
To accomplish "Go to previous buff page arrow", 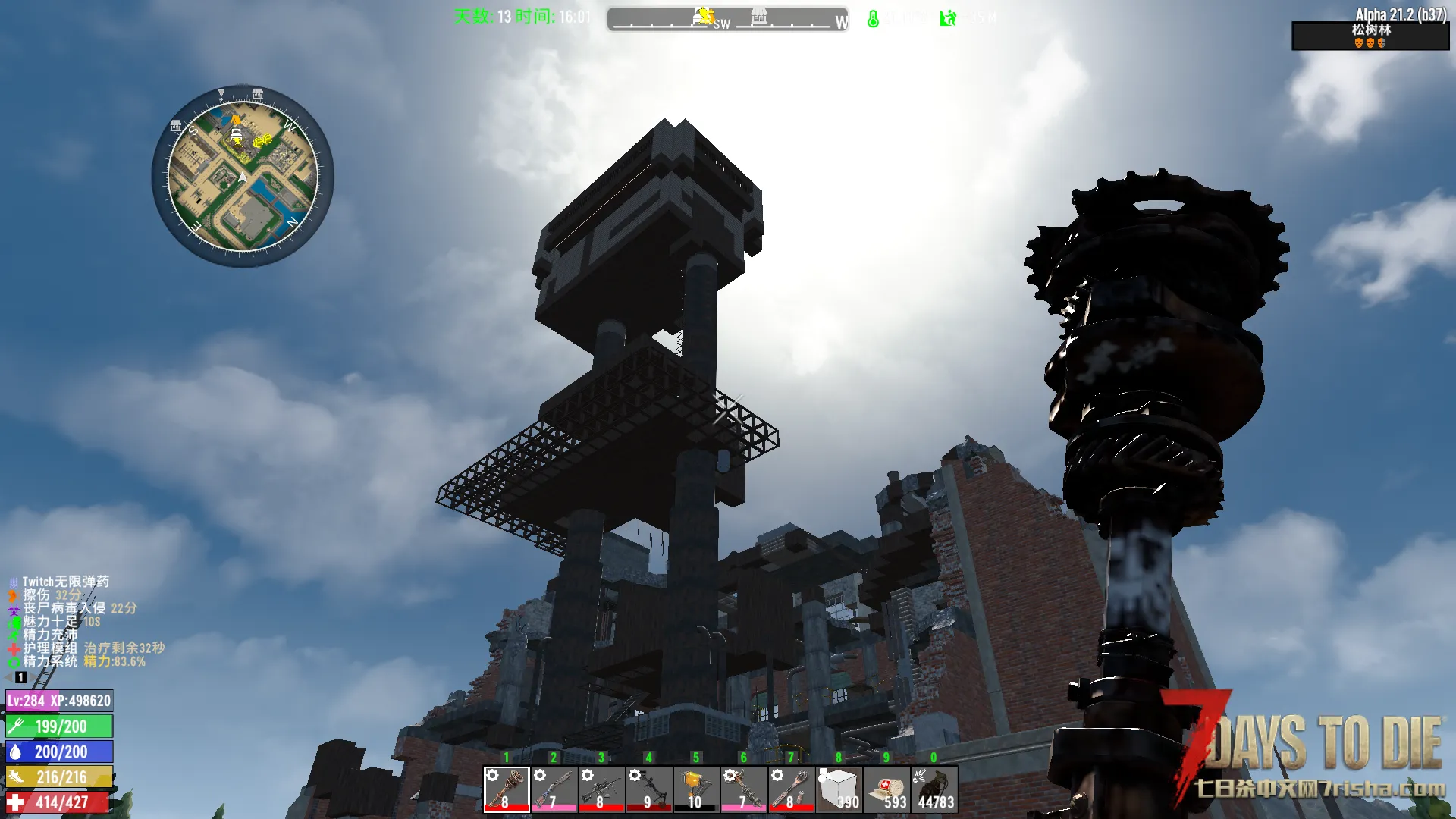I will coord(8,677).
